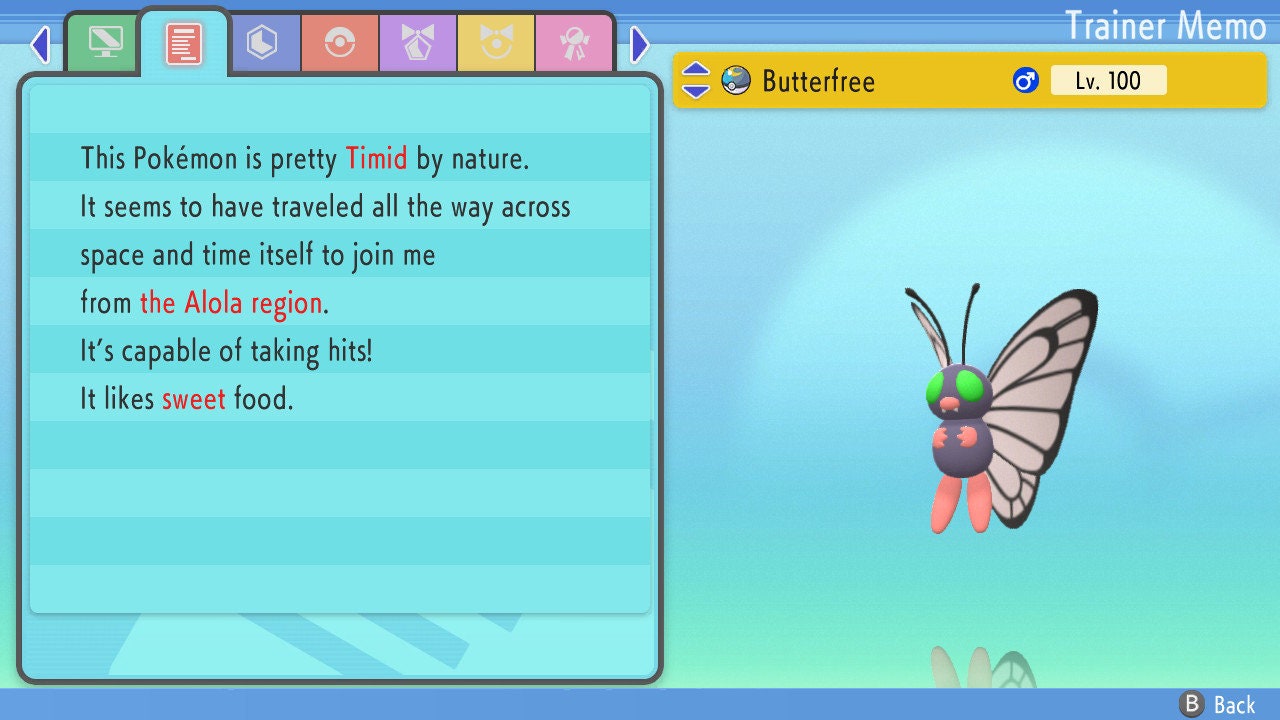The width and height of the screenshot is (1280, 720).
Task: Click the left arrow beside the tabs
Action: tap(40, 44)
